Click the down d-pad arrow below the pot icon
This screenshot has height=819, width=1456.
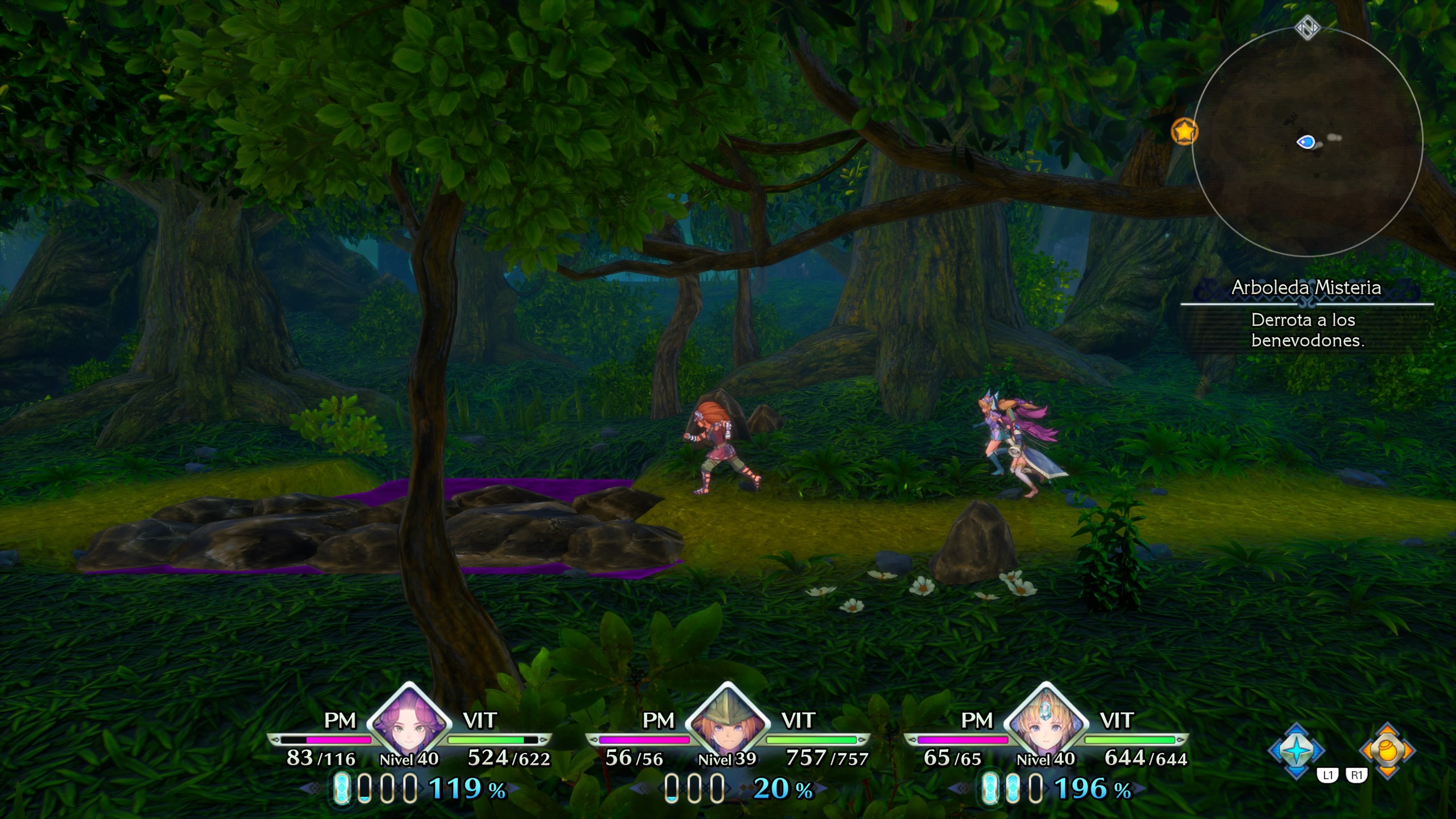point(1388,772)
